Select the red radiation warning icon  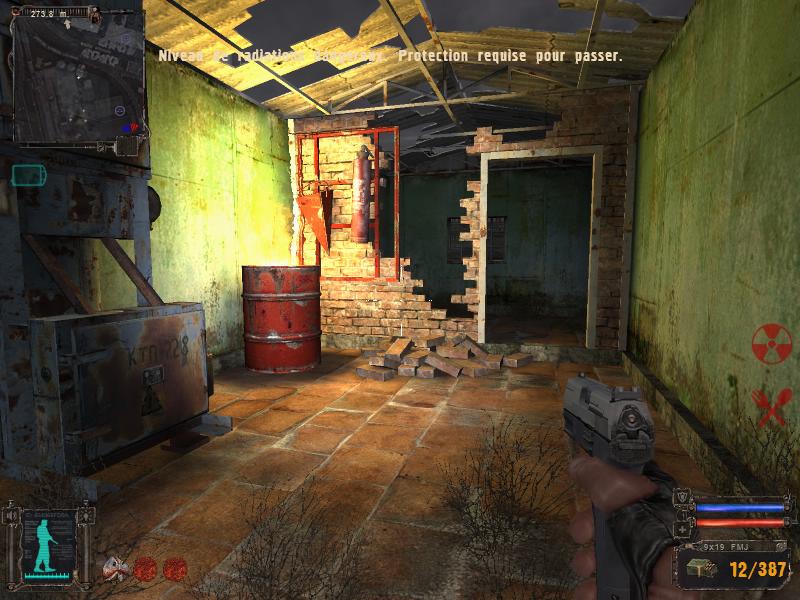pos(771,343)
